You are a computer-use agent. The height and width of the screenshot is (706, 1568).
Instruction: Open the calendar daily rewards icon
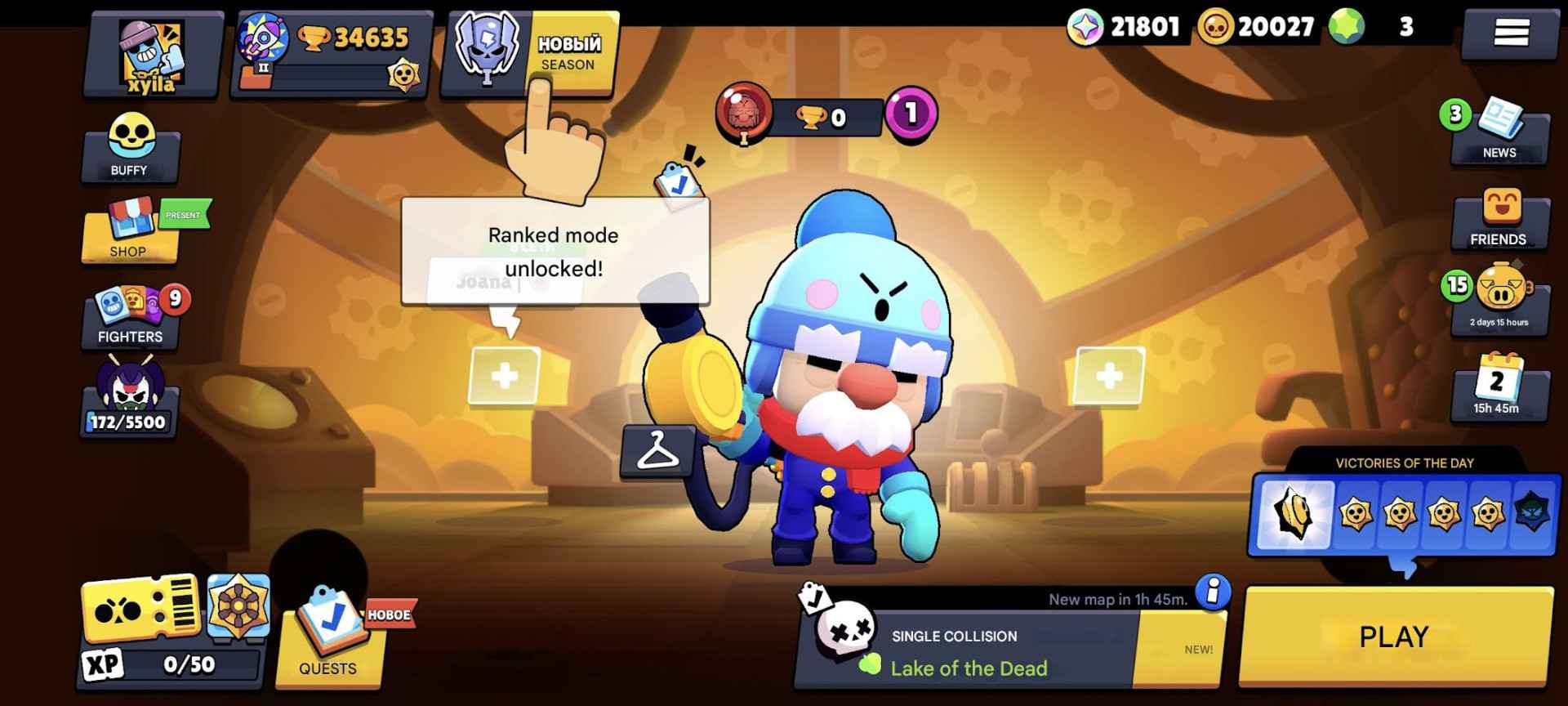1499,388
